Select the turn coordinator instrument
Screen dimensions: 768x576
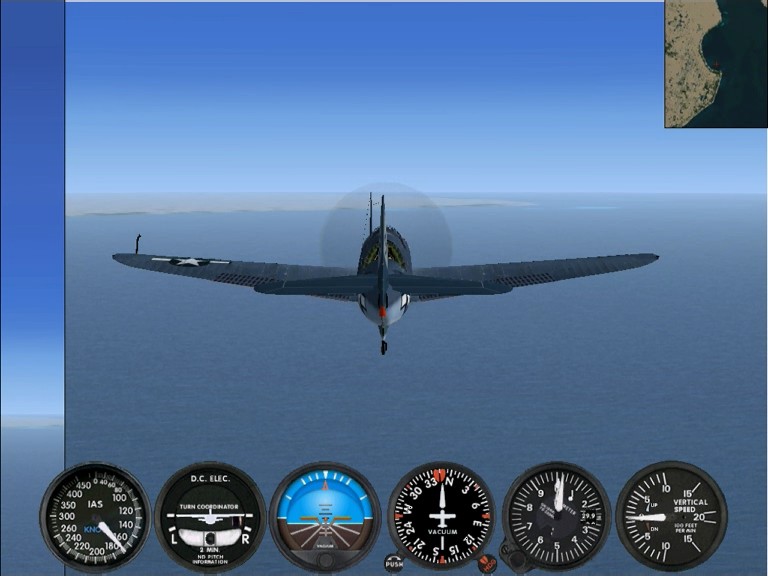pos(209,517)
